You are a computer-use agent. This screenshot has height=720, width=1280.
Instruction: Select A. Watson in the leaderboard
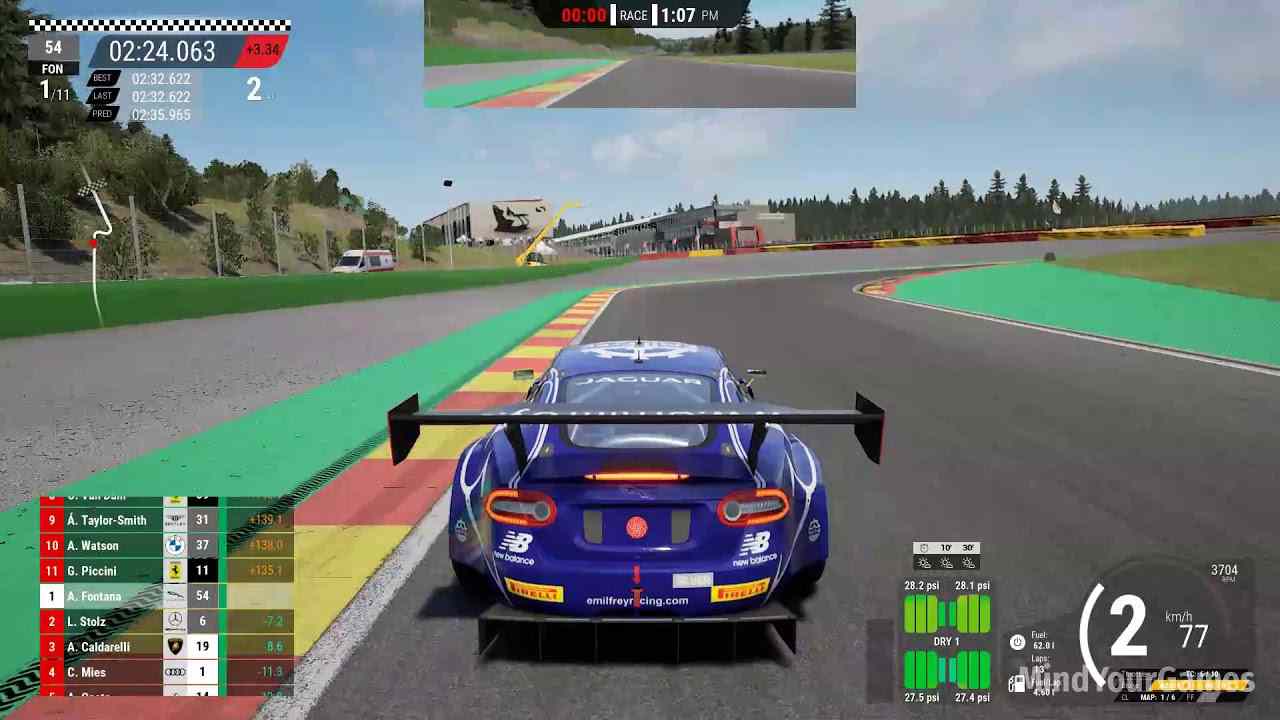(x=165, y=545)
